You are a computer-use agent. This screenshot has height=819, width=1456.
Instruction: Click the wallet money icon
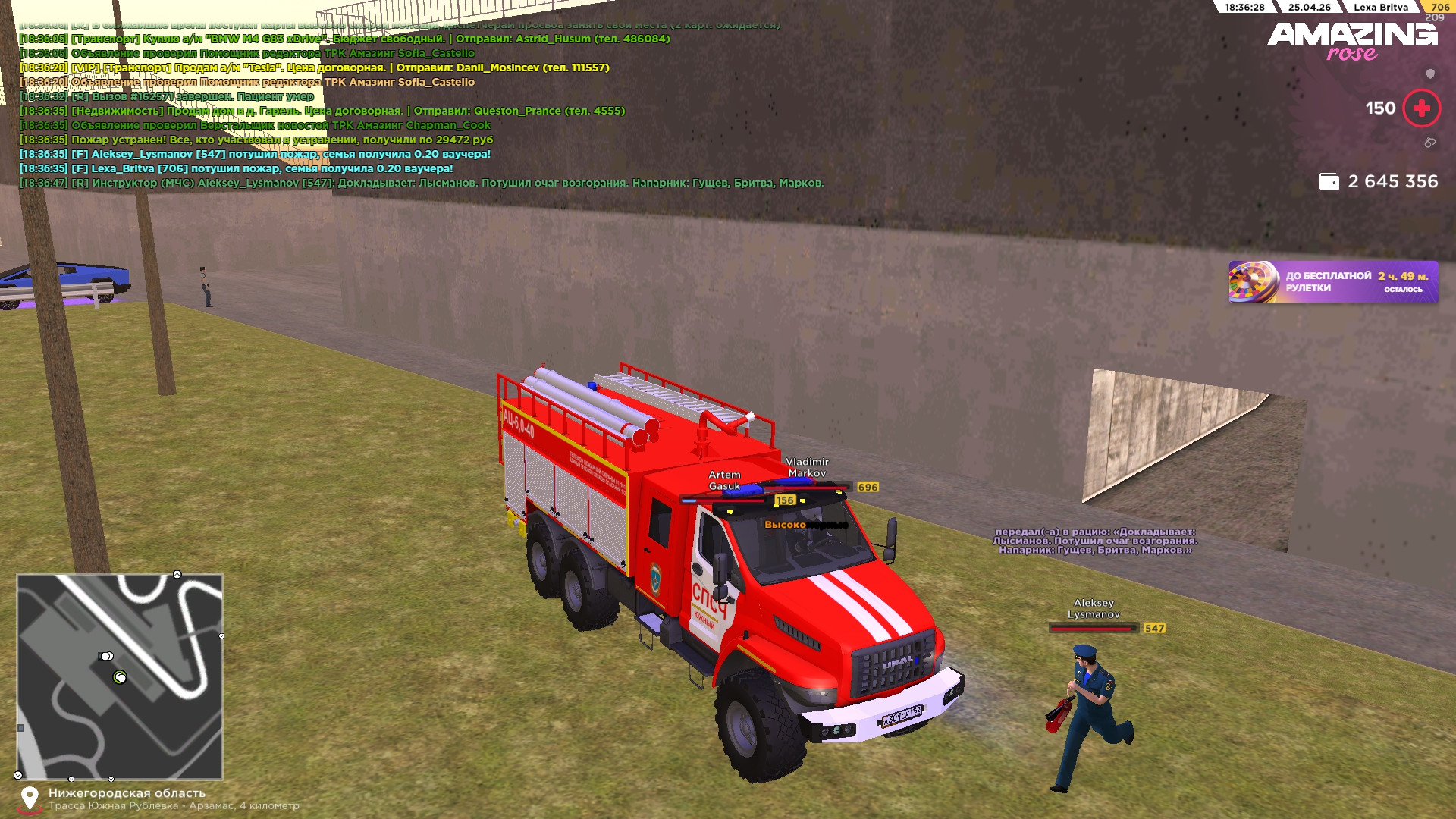click(x=1329, y=182)
